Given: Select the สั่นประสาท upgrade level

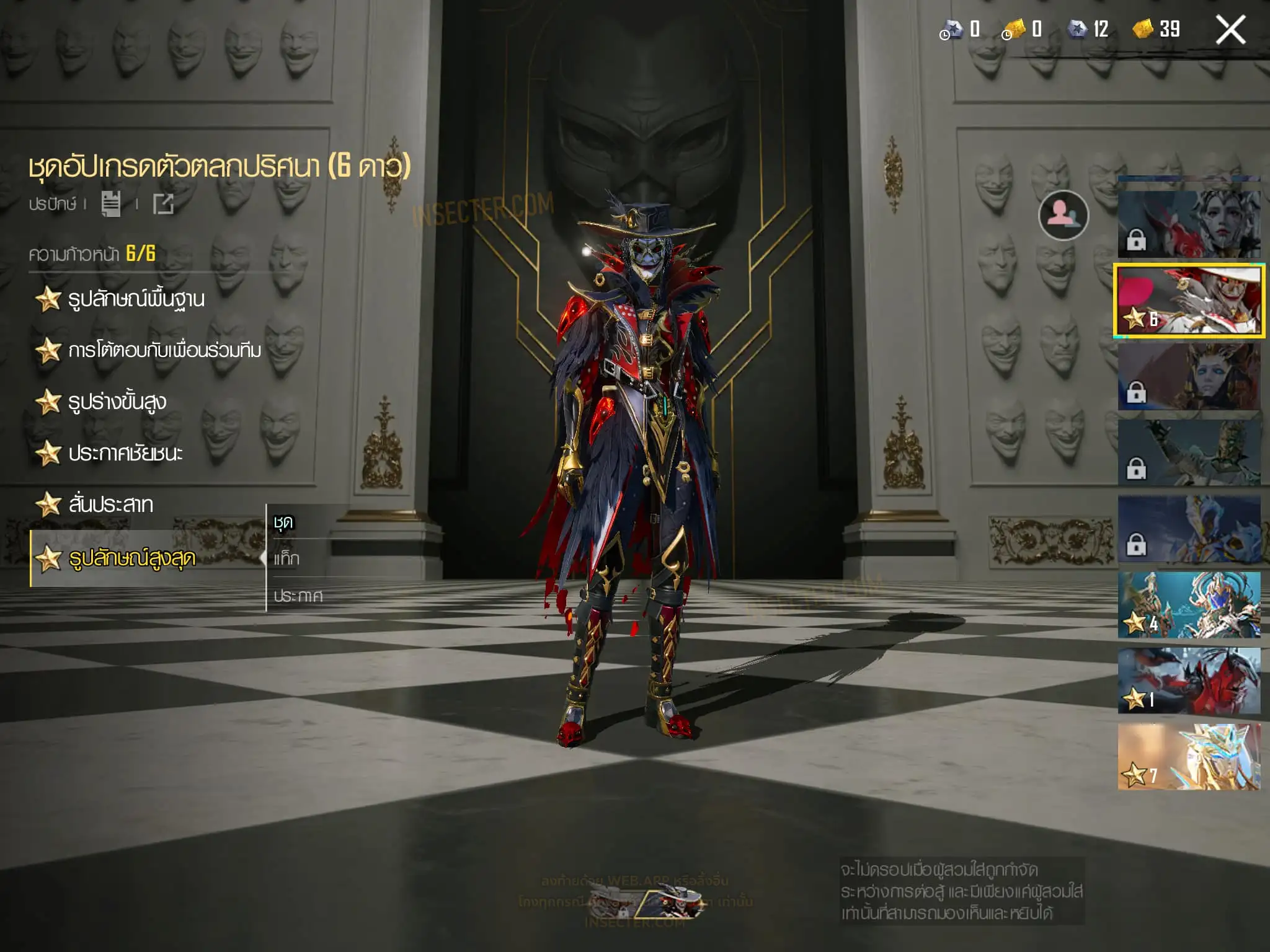Looking at the screenshot, I should point(110,505).
